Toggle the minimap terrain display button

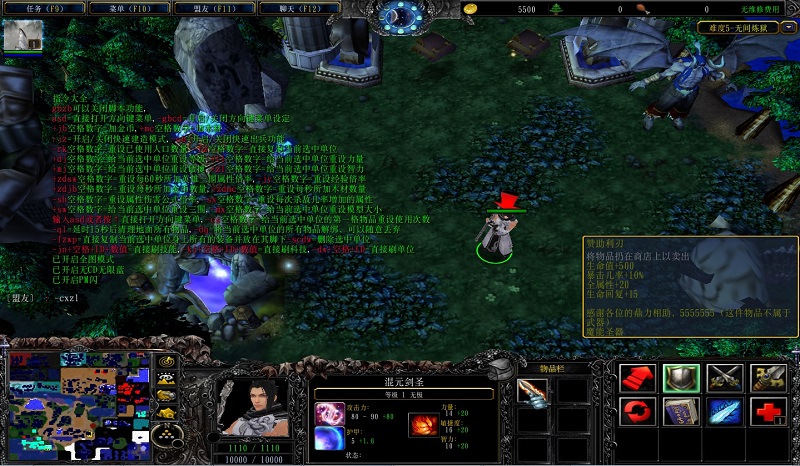pyautogui.click(x=168, y=379)
